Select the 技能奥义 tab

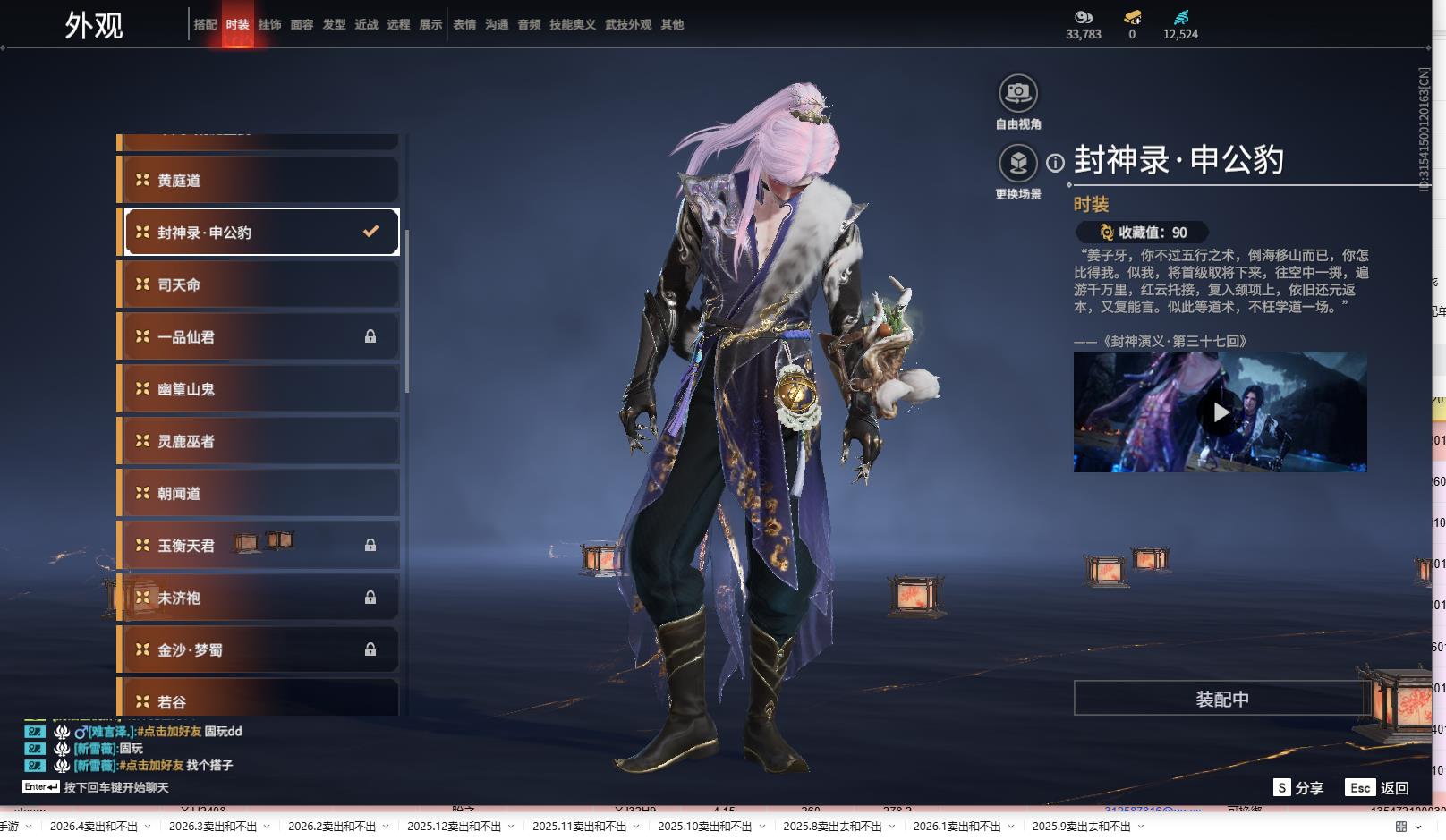[572, 25]
